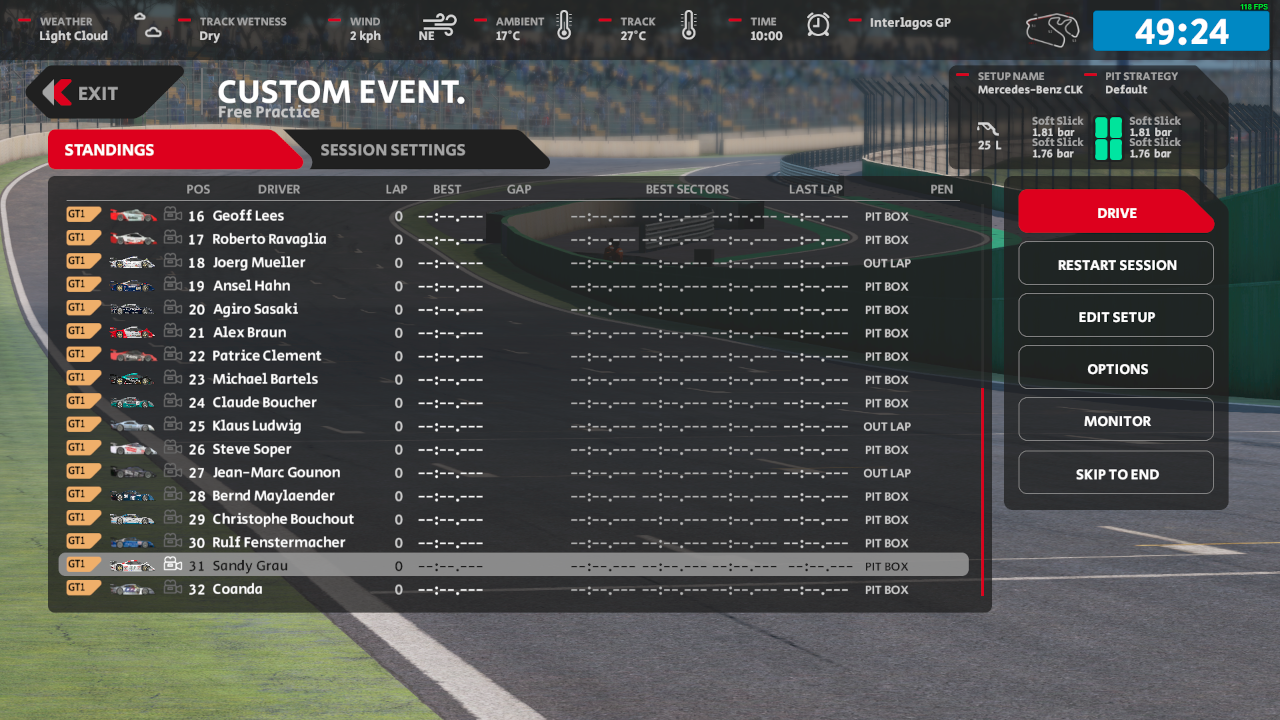Image resolution: width=1280 pixels, height=720 pixels.
Task: Pick Klaus Ludwig from the driver list
Action: [x=256, y=426]
